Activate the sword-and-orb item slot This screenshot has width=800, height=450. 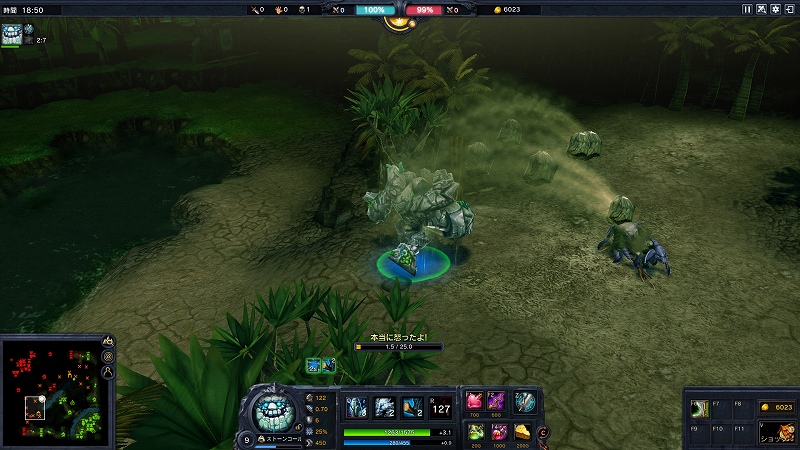point(524,402)
